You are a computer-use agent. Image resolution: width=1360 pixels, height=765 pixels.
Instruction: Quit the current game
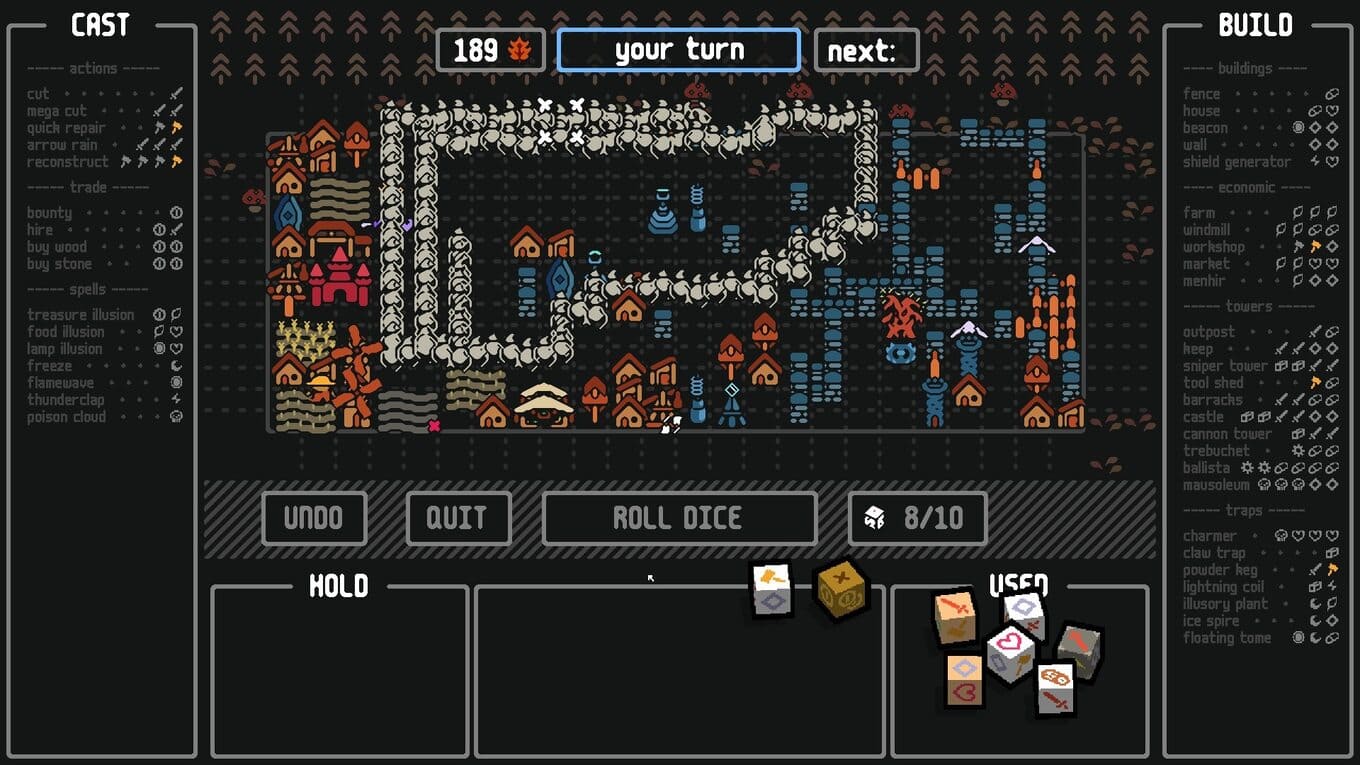point(457,518)
